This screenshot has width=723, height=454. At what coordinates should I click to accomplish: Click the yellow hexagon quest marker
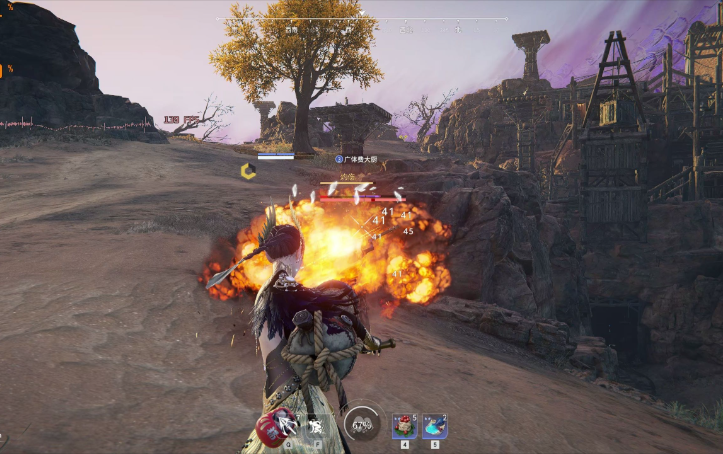248,171
